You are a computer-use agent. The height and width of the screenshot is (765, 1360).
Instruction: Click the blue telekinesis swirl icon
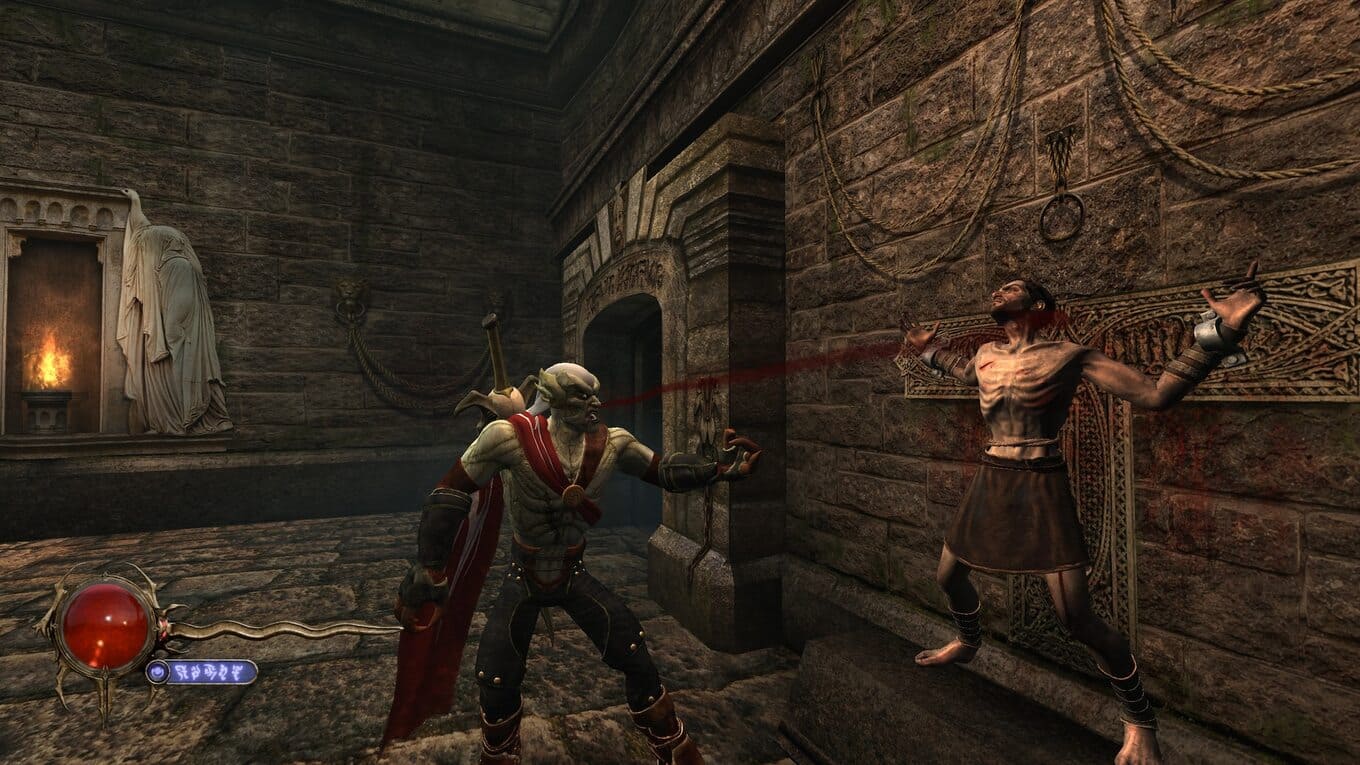(x=159, y=671)
